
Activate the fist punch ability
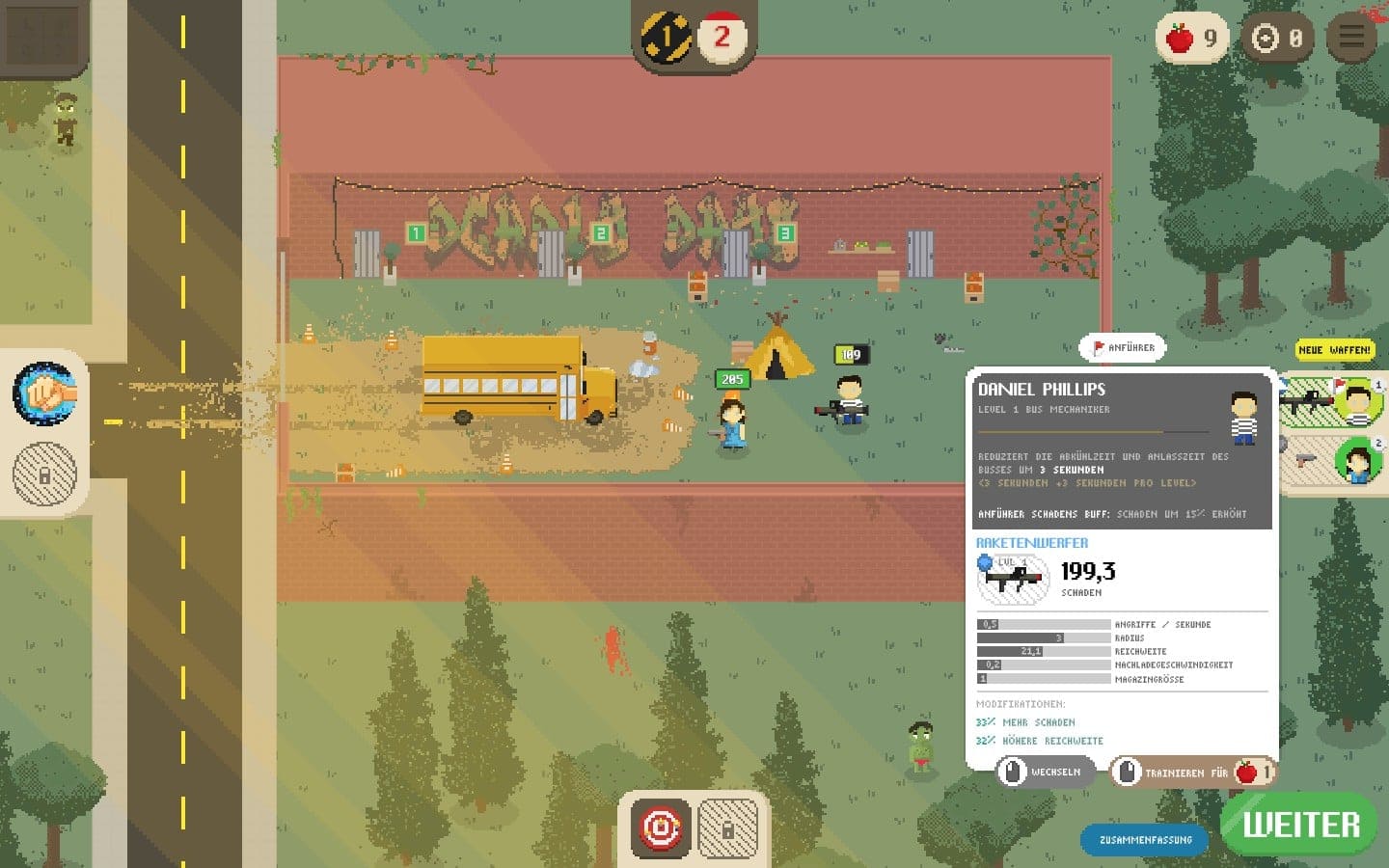tap(44, 393)
